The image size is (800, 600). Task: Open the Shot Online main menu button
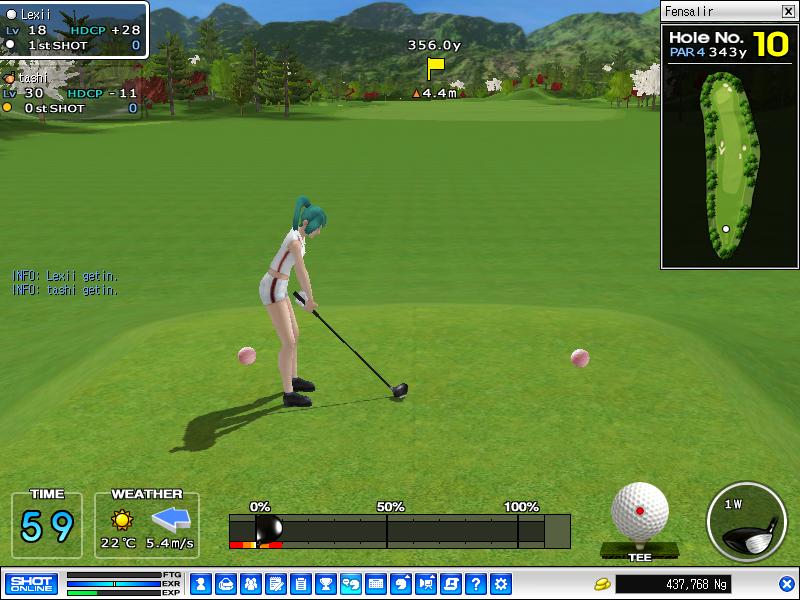pyautogui.click(x=31, y=584)
